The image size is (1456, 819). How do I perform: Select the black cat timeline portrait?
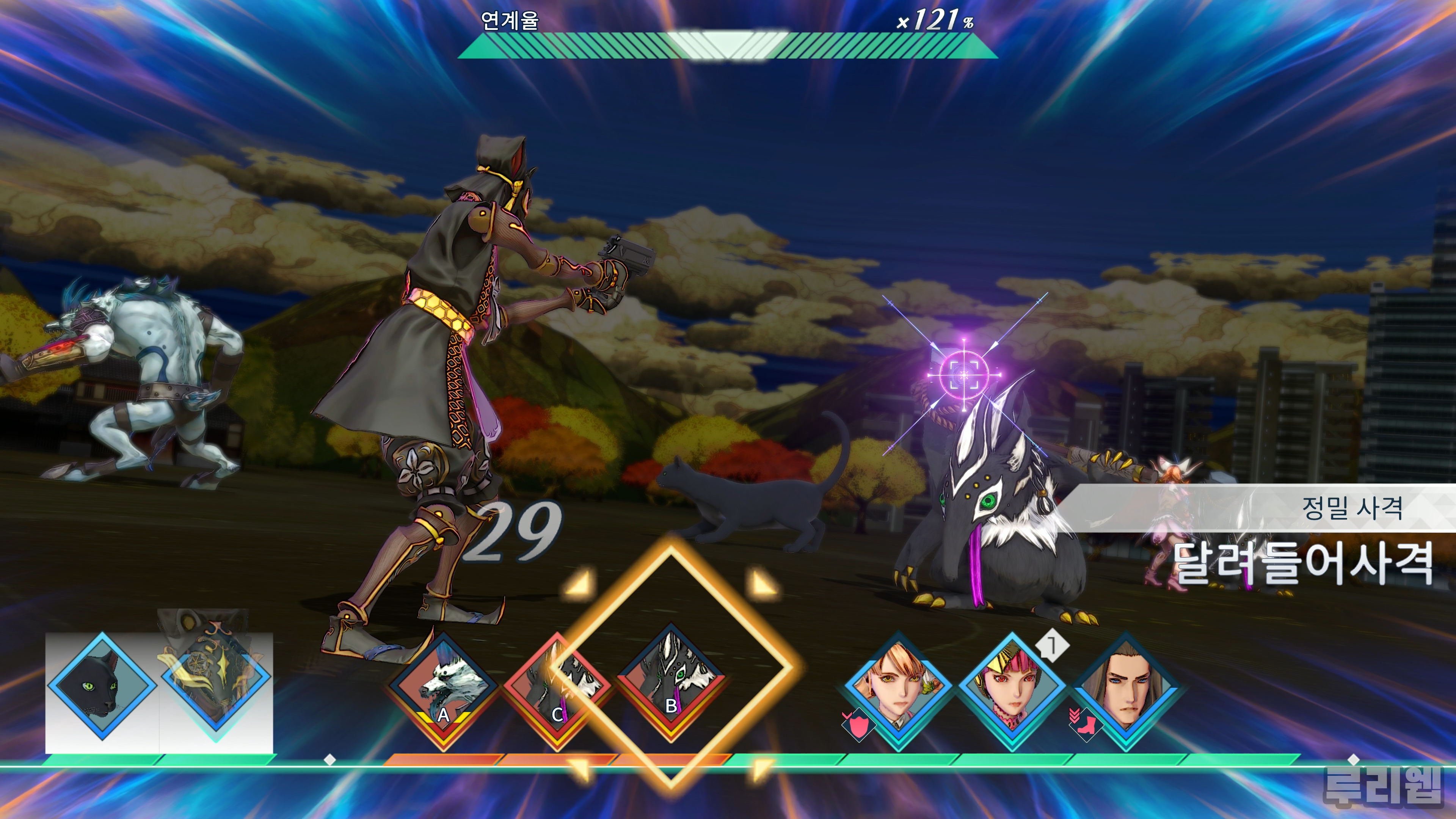point(102,686)
